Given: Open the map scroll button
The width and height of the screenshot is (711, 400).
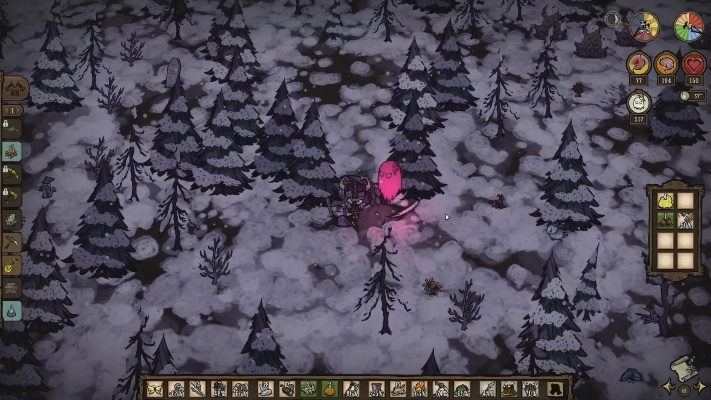Looking at the screenshot, I should 686,367.
